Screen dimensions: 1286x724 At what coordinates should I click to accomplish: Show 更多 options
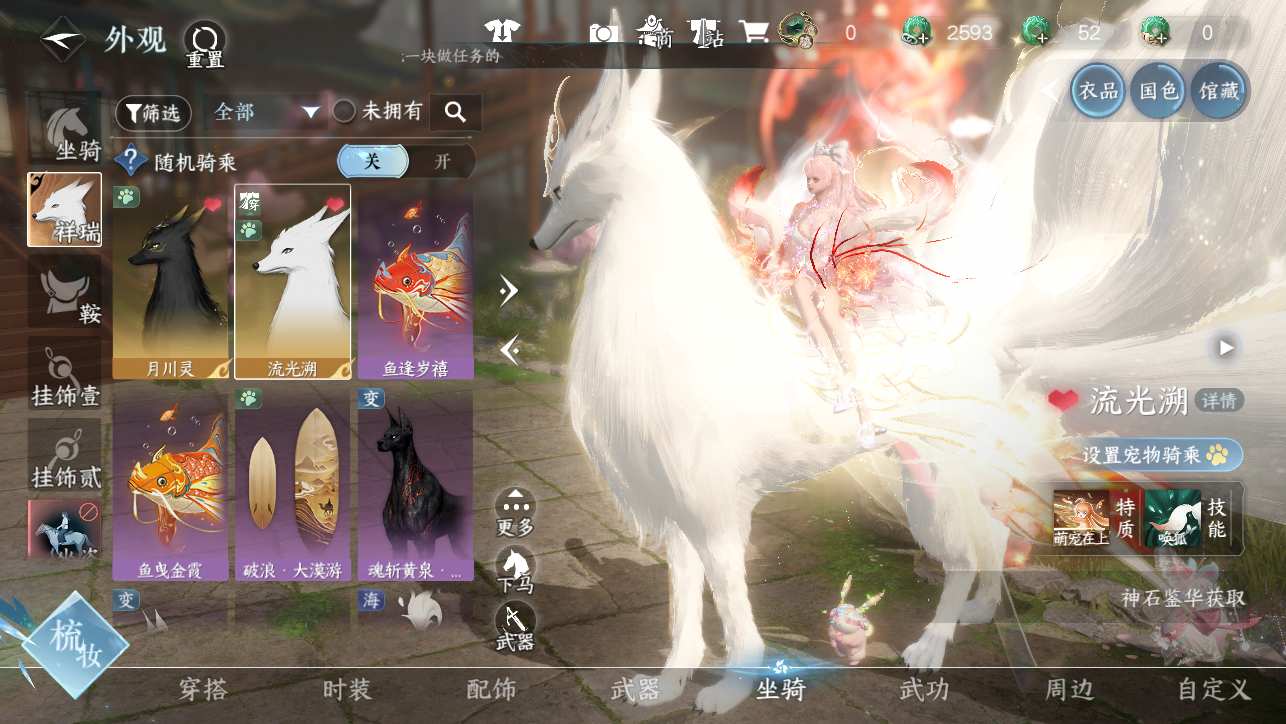(515, 511)
